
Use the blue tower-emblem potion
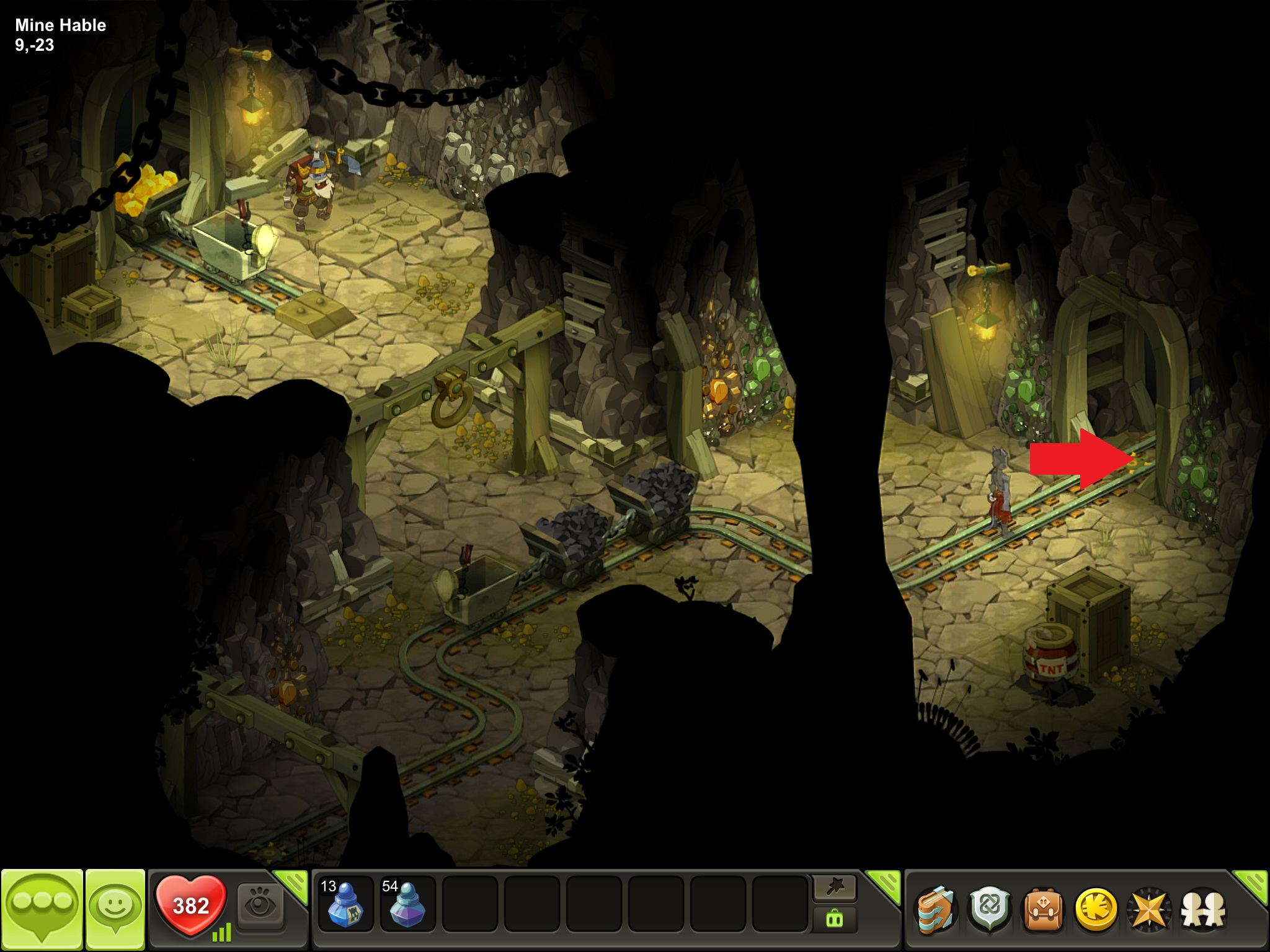pos(345,905)
